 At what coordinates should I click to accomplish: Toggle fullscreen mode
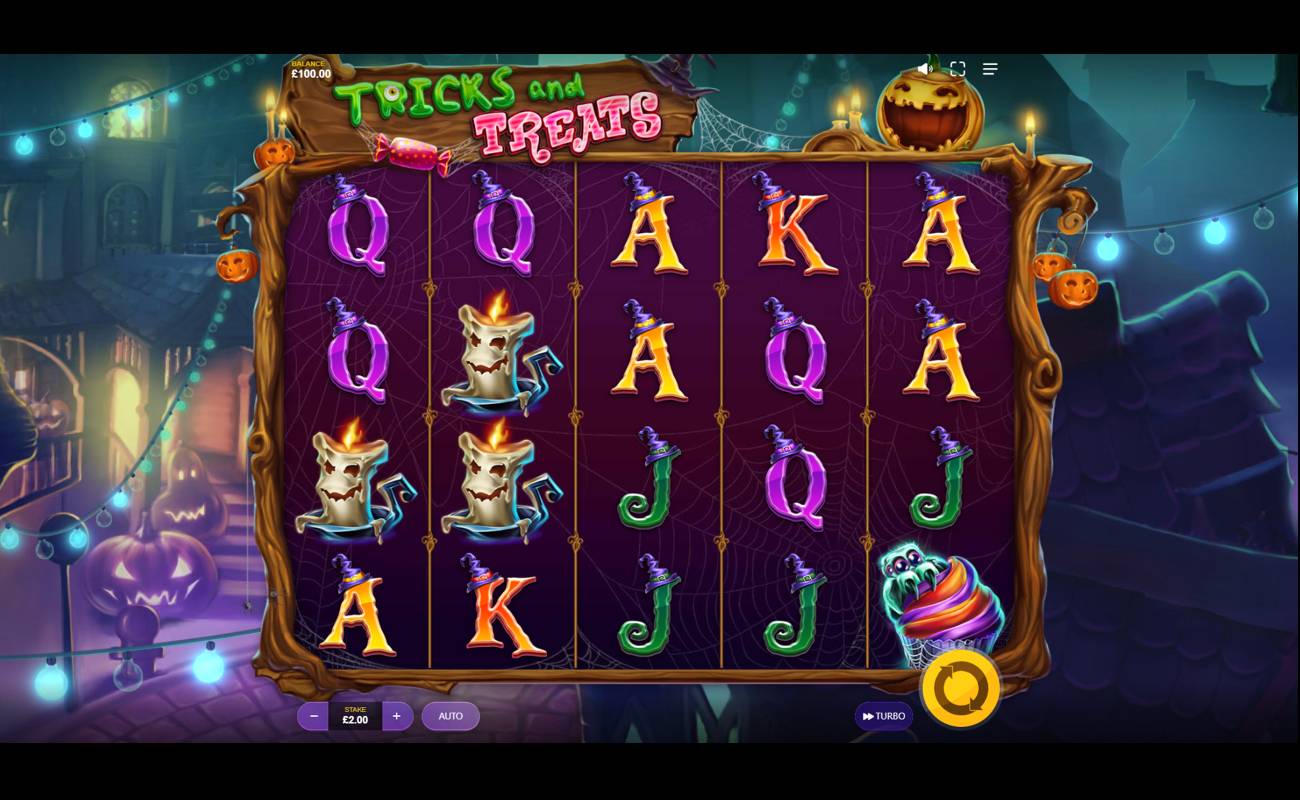[x=957, y=68]
